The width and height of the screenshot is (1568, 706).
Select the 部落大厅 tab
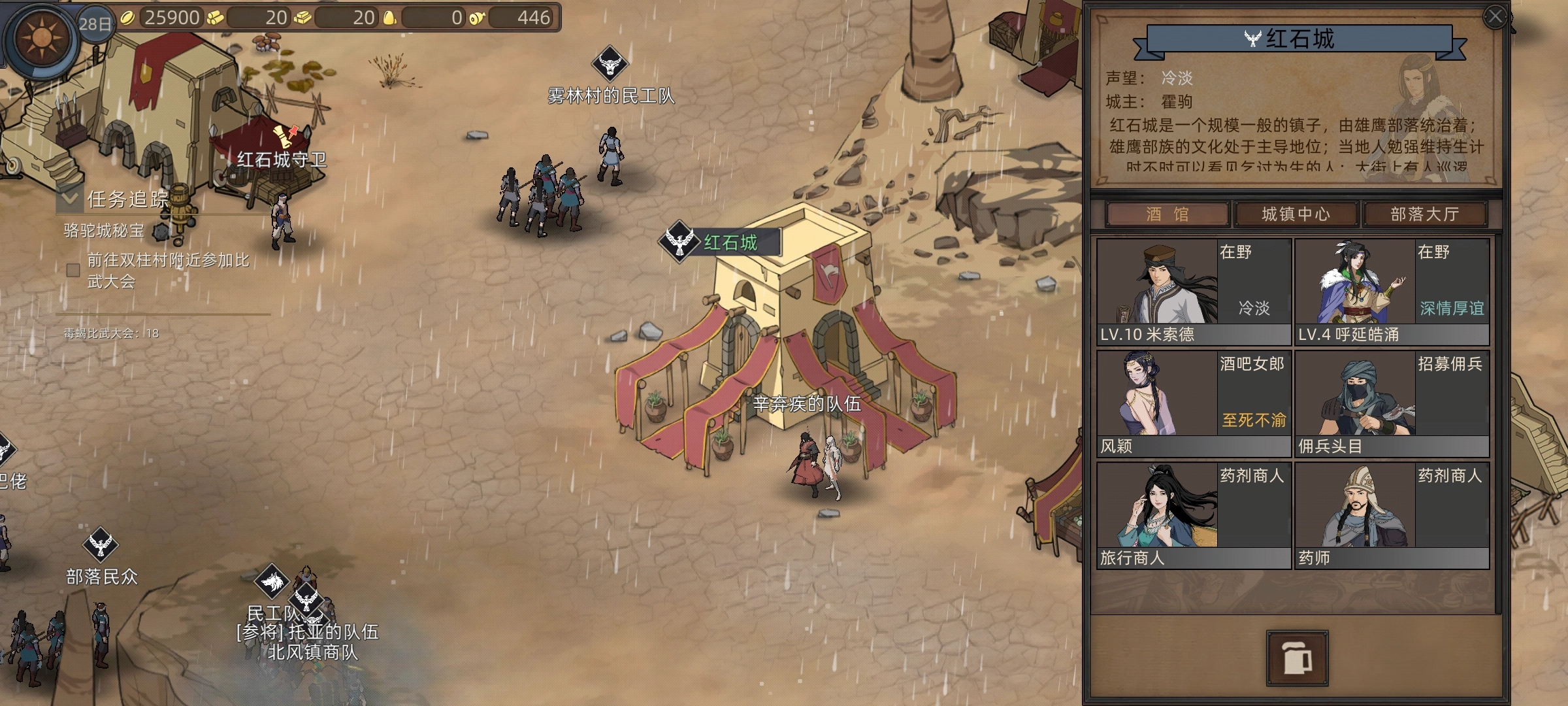(x=1424, y=214)
